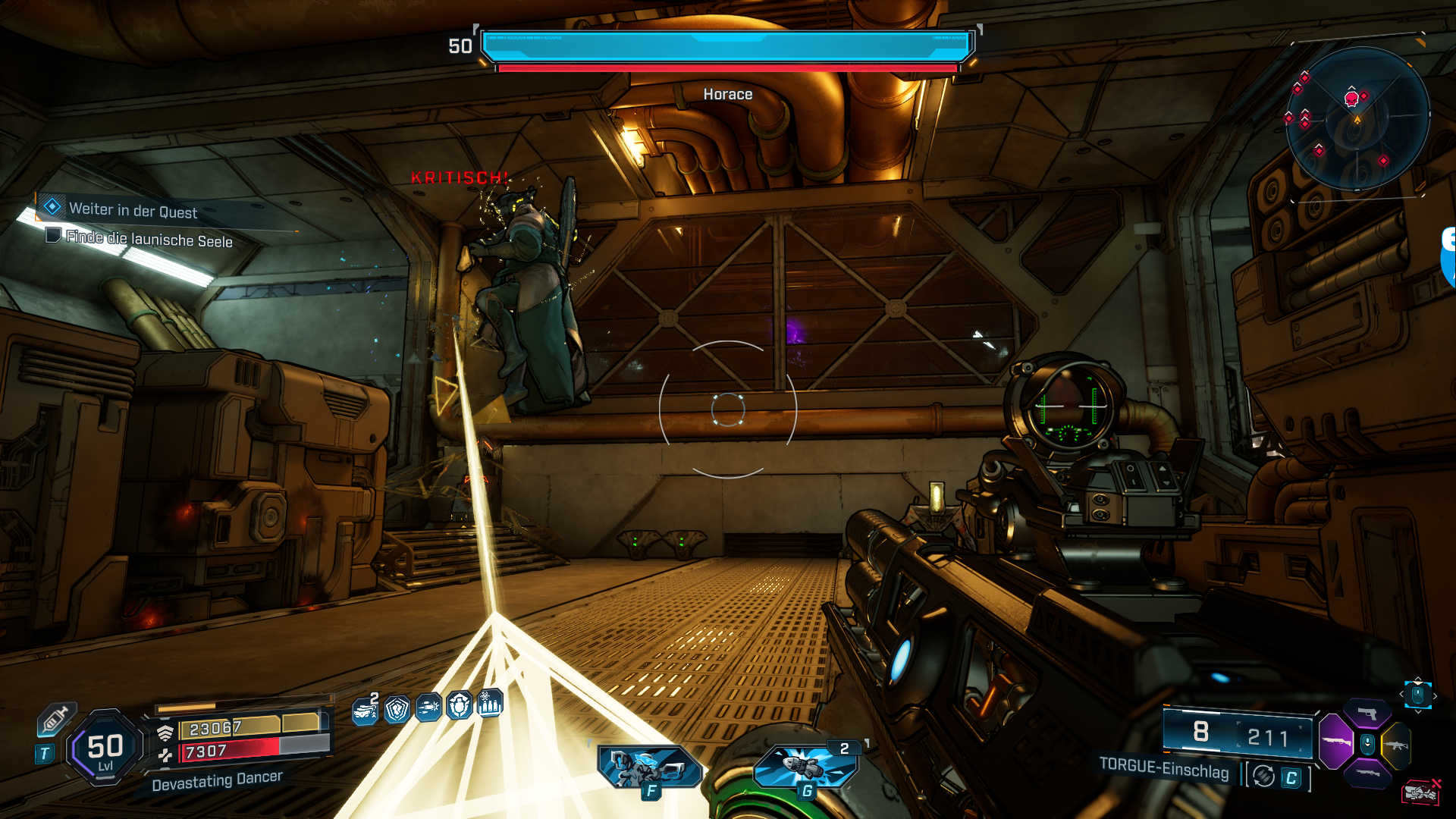Activate the dual-gun action skill icon
The image size is (1456, 819).
(649, 767)
